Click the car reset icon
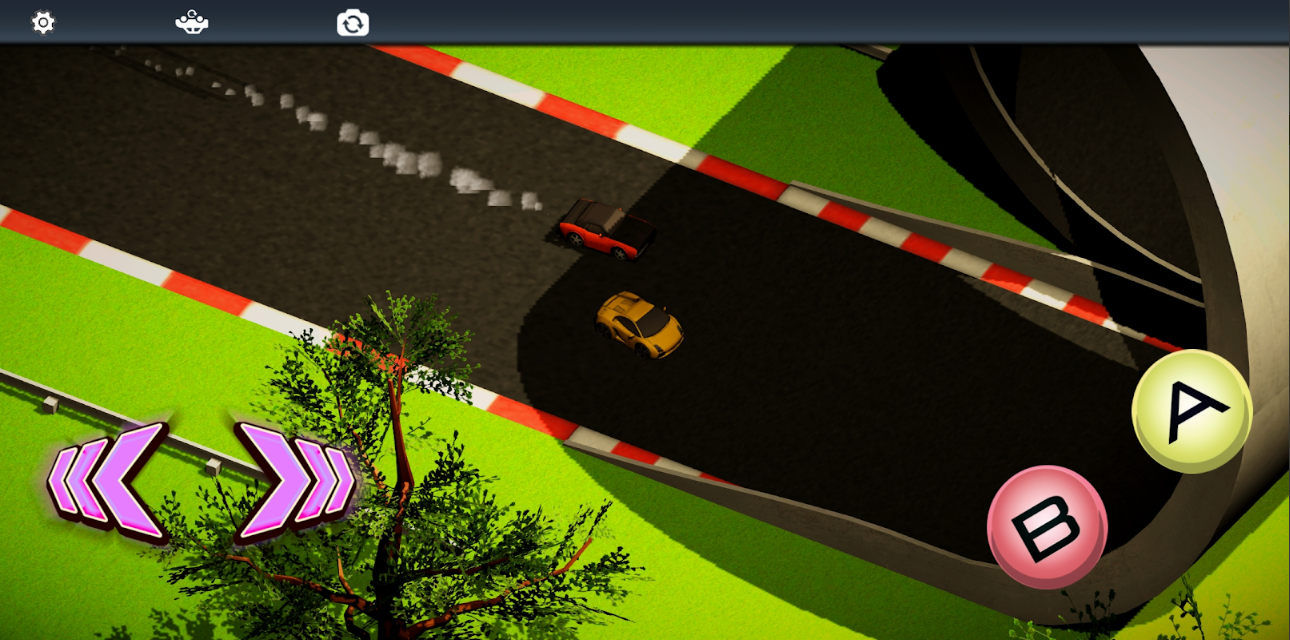This screenshot has width=1290, height=640. pyautogui.click(x=192, y=22)
